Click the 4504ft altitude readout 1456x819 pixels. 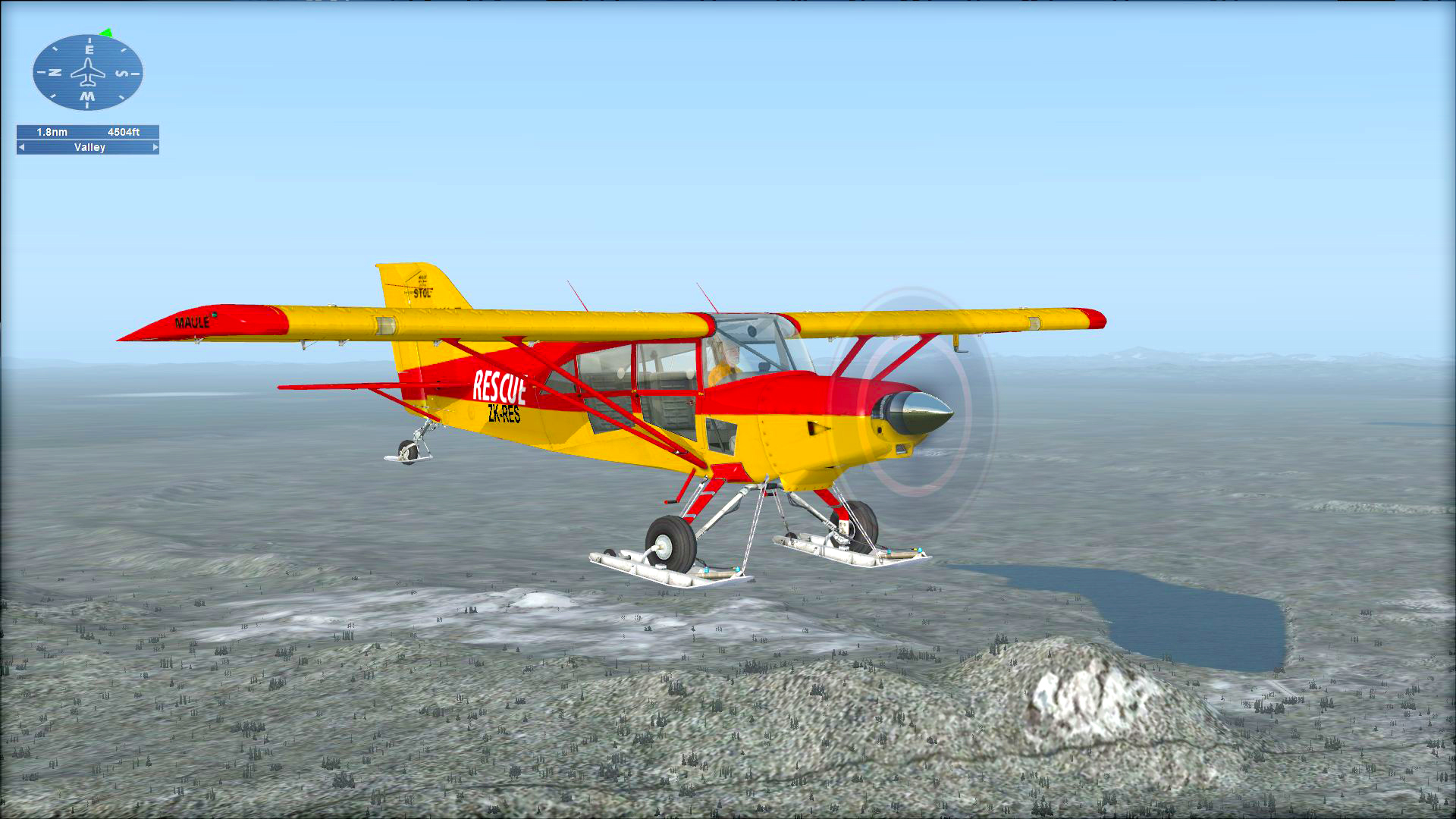click(x=124, y=131)
